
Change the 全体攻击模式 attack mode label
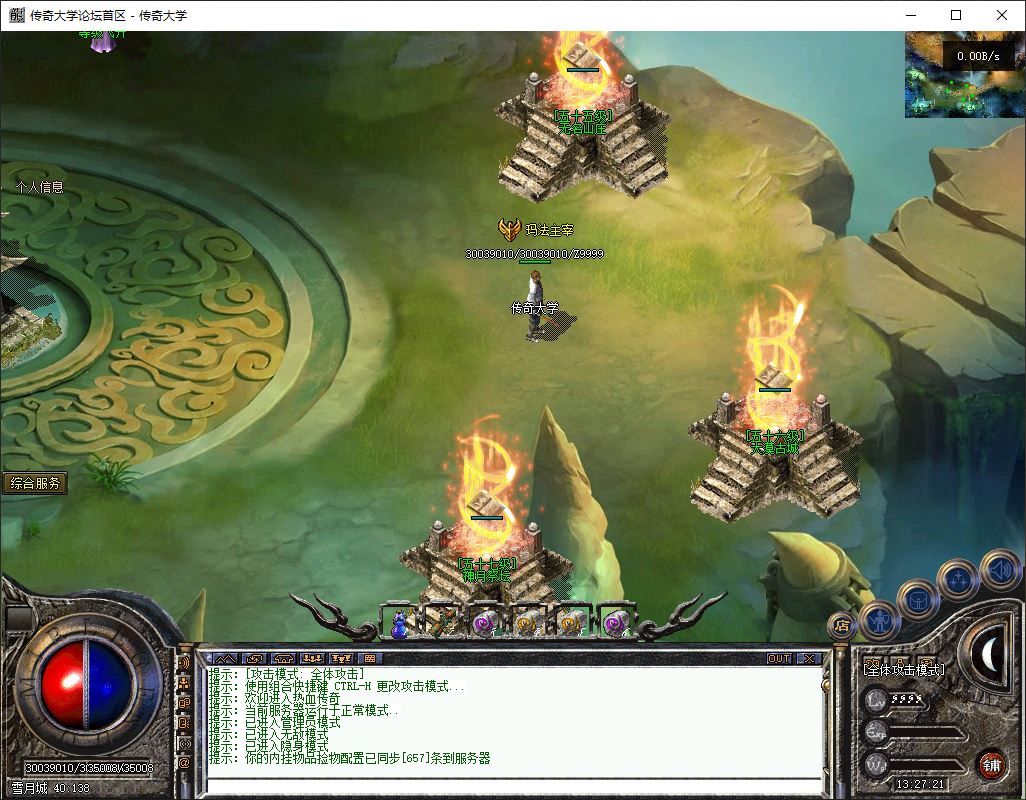coord(903,669)
